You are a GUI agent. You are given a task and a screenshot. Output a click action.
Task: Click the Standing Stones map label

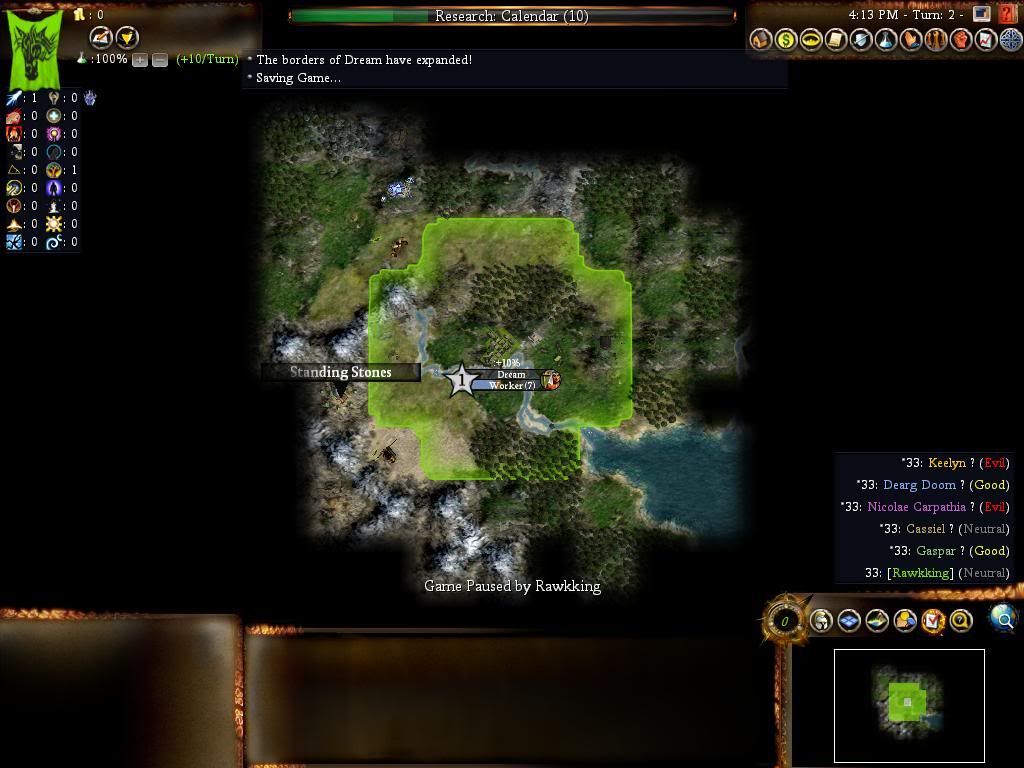(x=340, y=372)
